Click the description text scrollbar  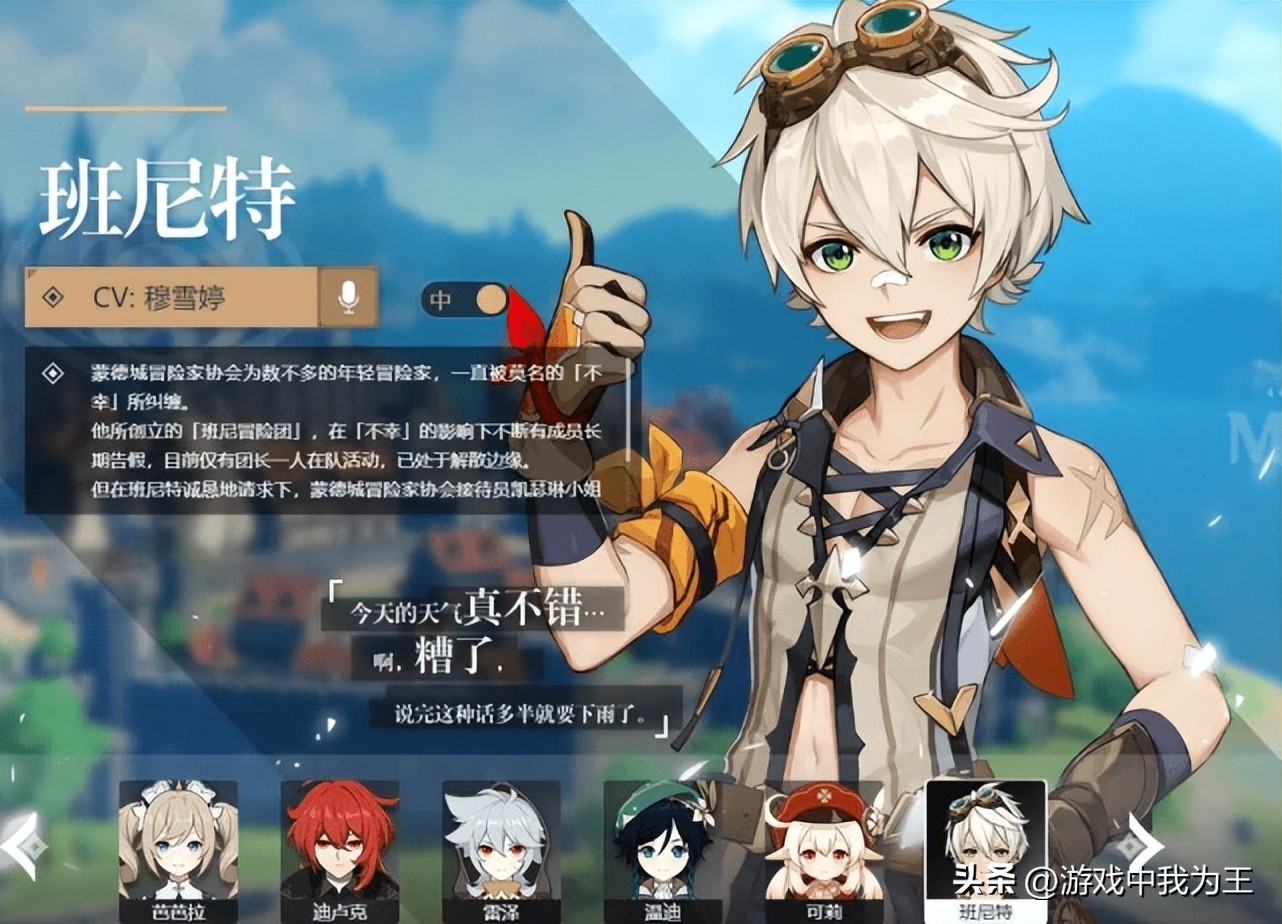point(629,410)
